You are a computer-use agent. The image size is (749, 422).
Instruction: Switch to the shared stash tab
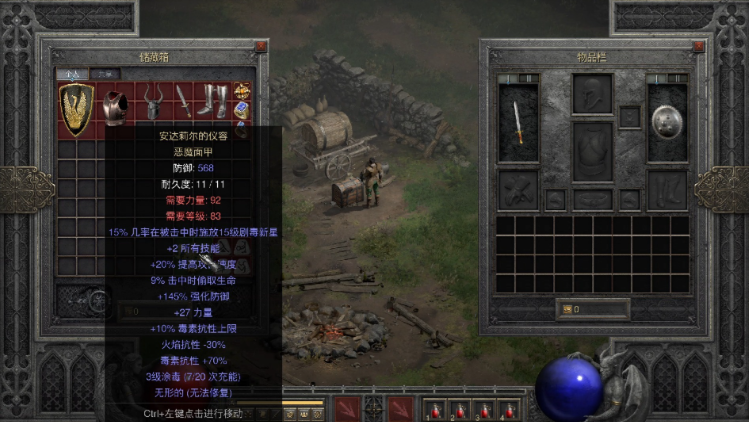(x=105, y=74)
